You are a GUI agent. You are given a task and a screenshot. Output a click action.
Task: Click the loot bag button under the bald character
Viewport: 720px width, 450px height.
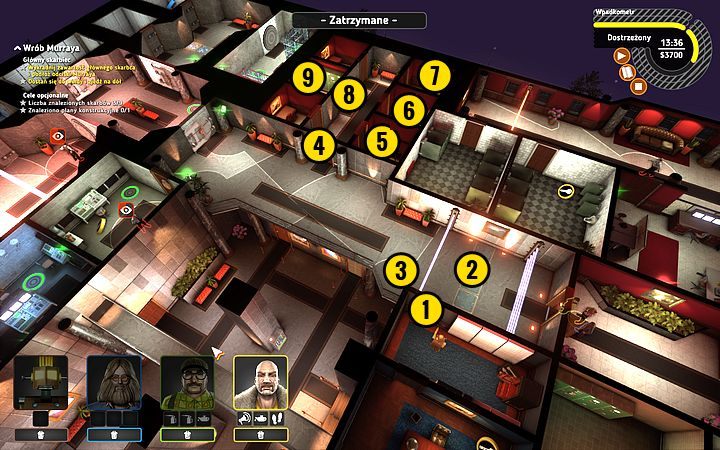tap(260, 435)
